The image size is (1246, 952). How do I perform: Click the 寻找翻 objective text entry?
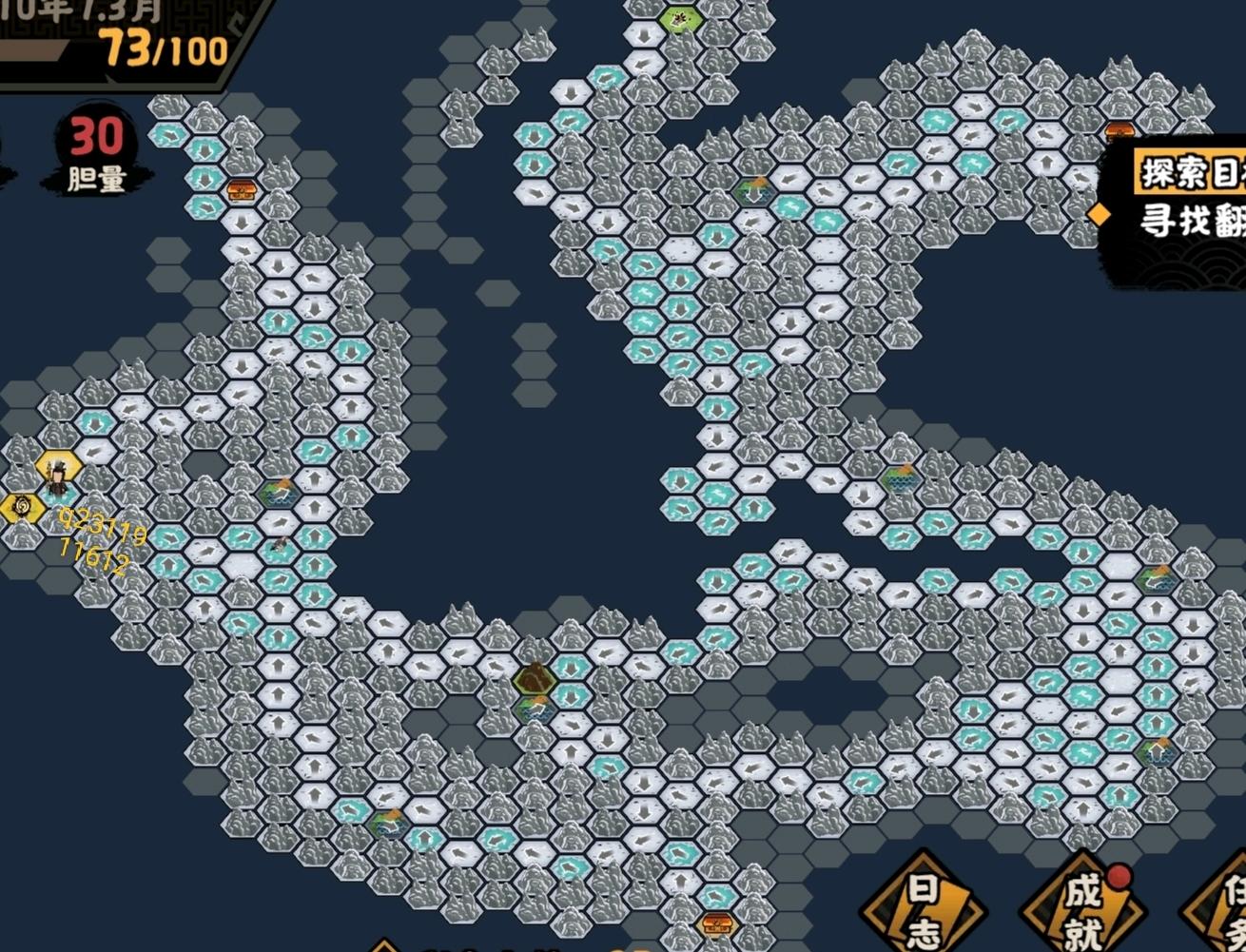[x=1187, y=217]
